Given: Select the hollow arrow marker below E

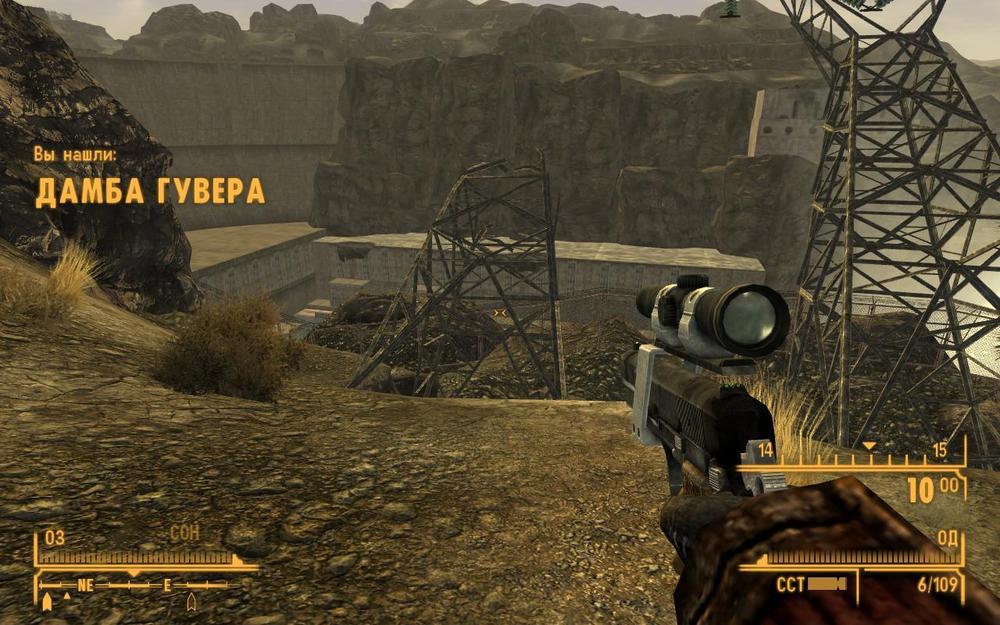Looking at the screenshot, I should pos(191,601).
